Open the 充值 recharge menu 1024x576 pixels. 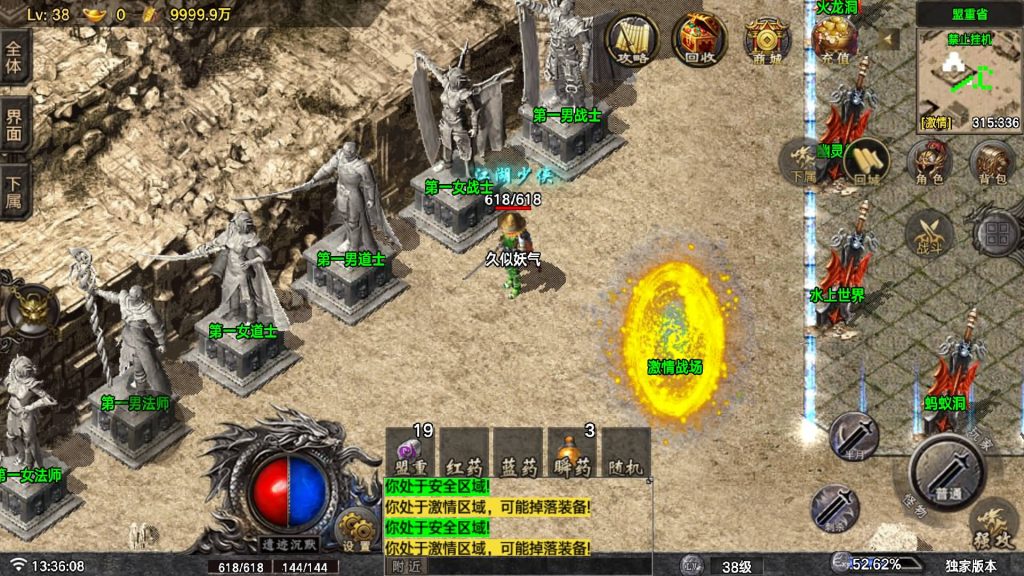point(834,40)
